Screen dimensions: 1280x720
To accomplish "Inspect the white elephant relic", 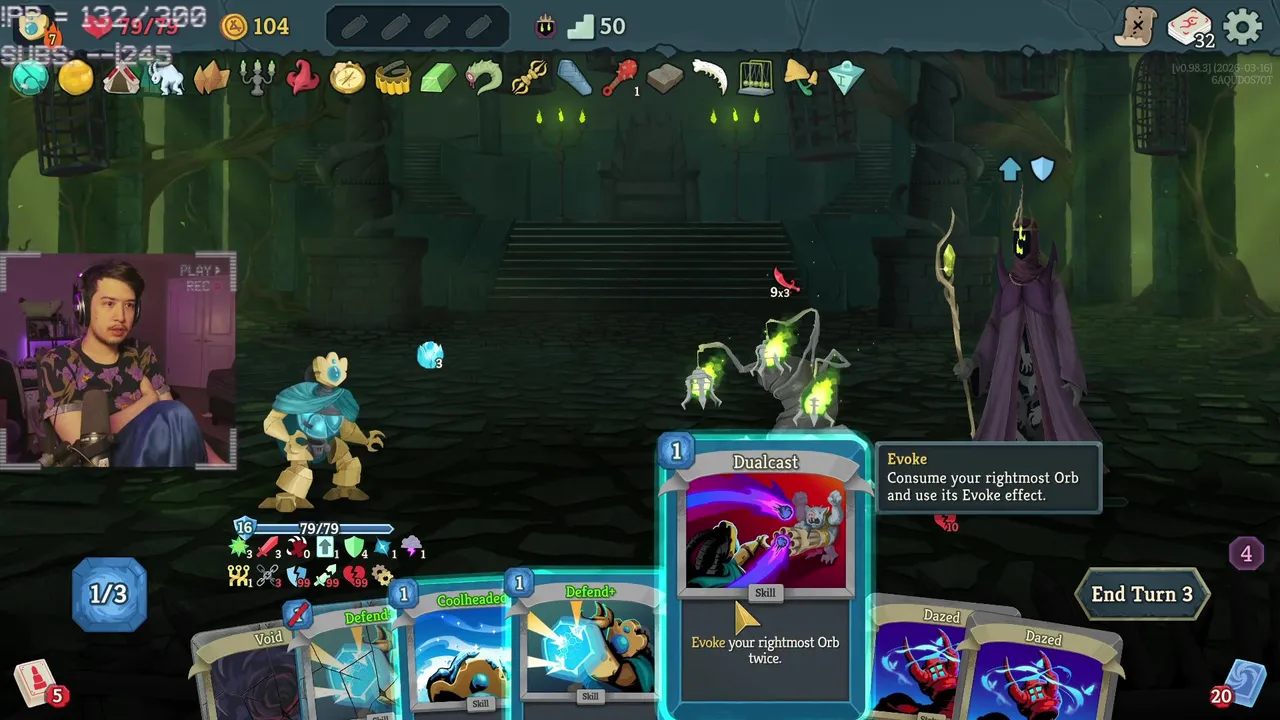I will [167, 78].
